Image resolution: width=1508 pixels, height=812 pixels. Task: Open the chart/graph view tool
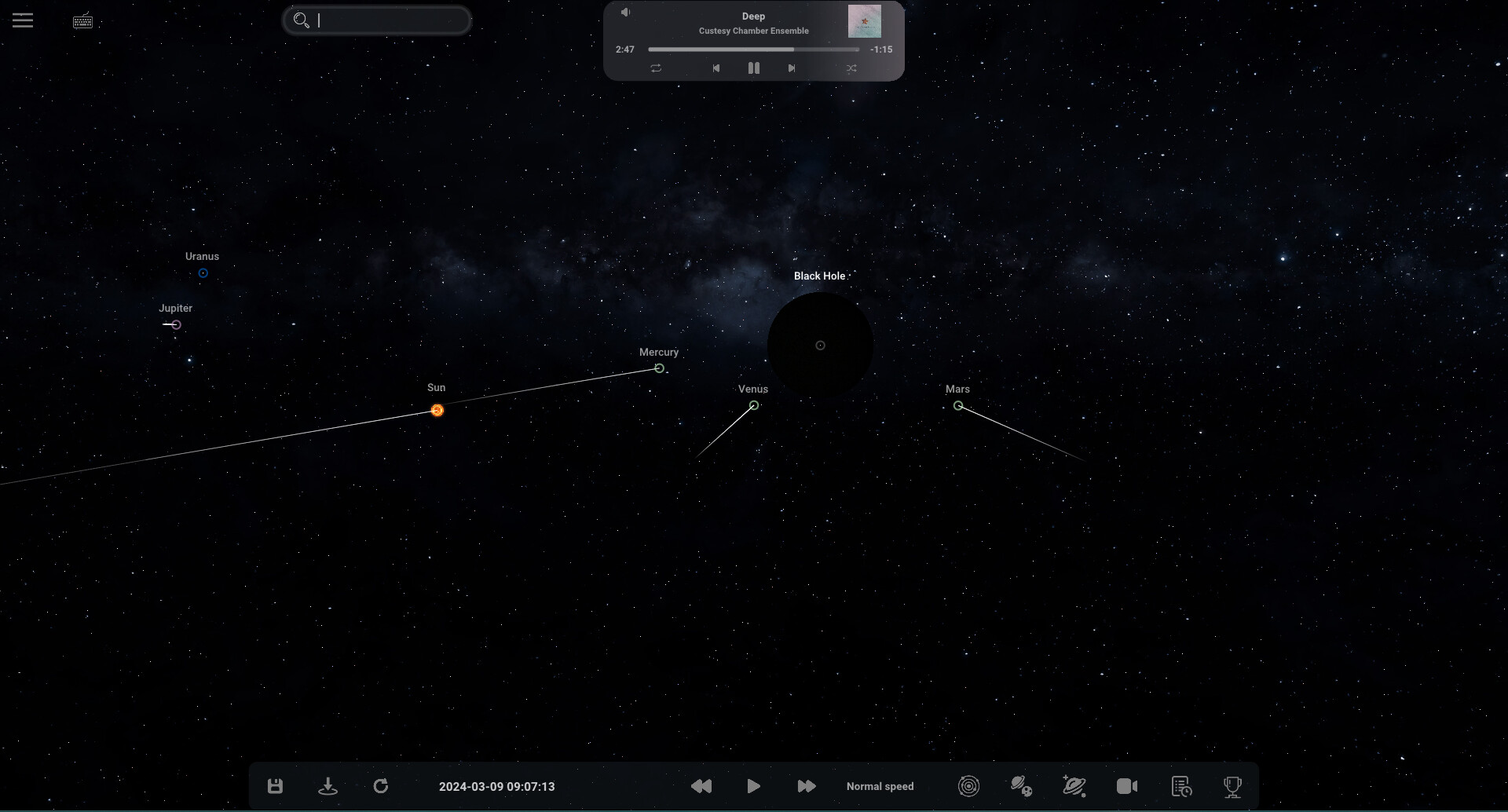pos(968,785)
